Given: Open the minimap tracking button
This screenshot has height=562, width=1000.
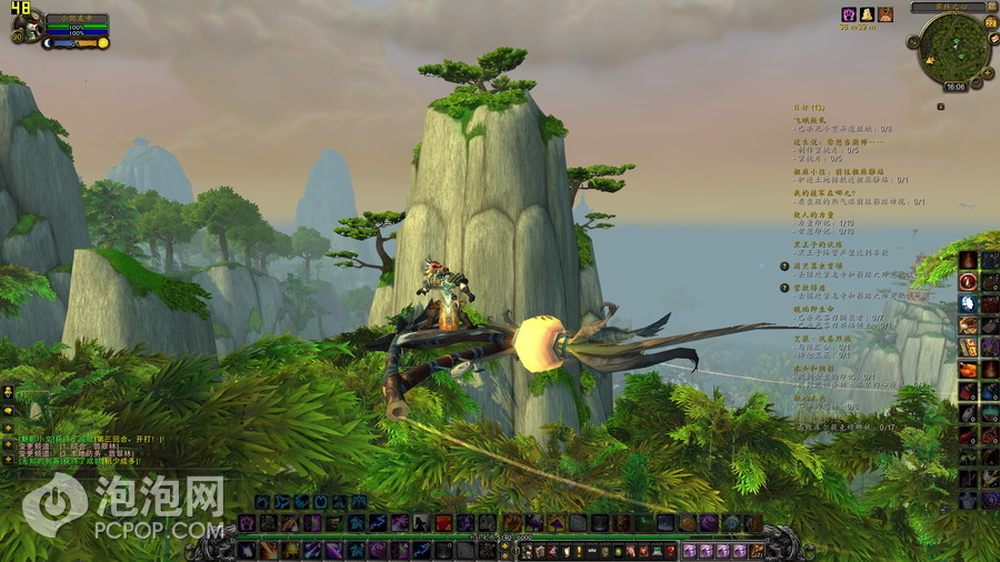Looking at the screenshot, I should [x=914, y=44].
